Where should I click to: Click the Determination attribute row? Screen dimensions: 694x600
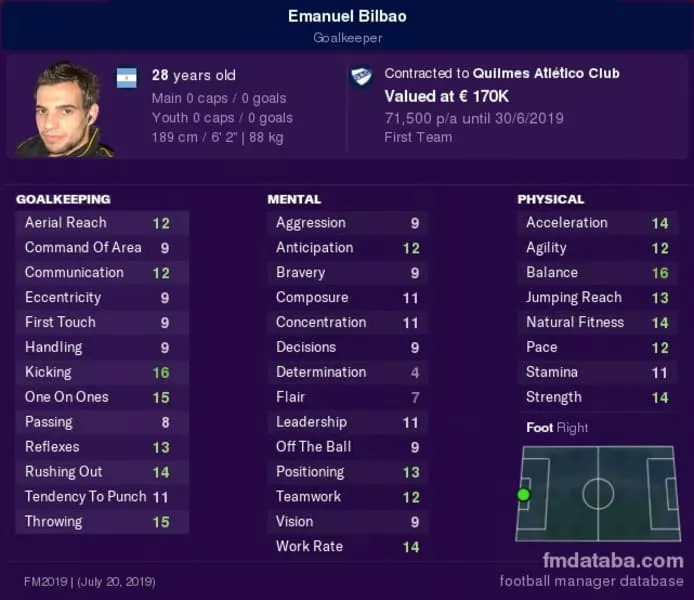tap(348, 372)
